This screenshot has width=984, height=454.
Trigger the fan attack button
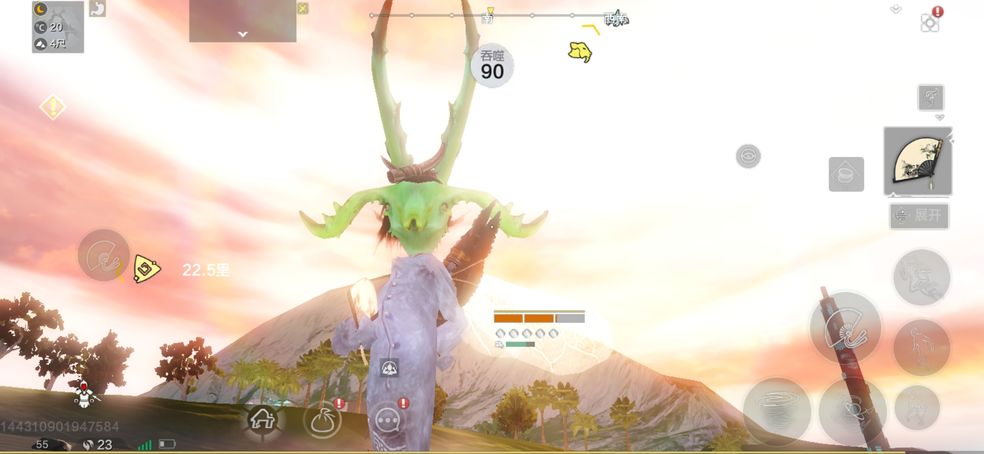[x=845, y=327]
